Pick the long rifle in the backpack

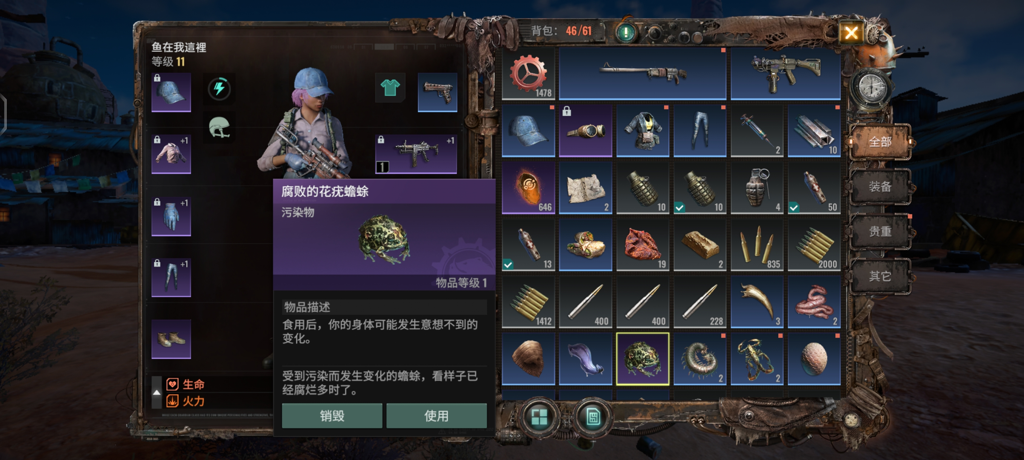[642, 75]
